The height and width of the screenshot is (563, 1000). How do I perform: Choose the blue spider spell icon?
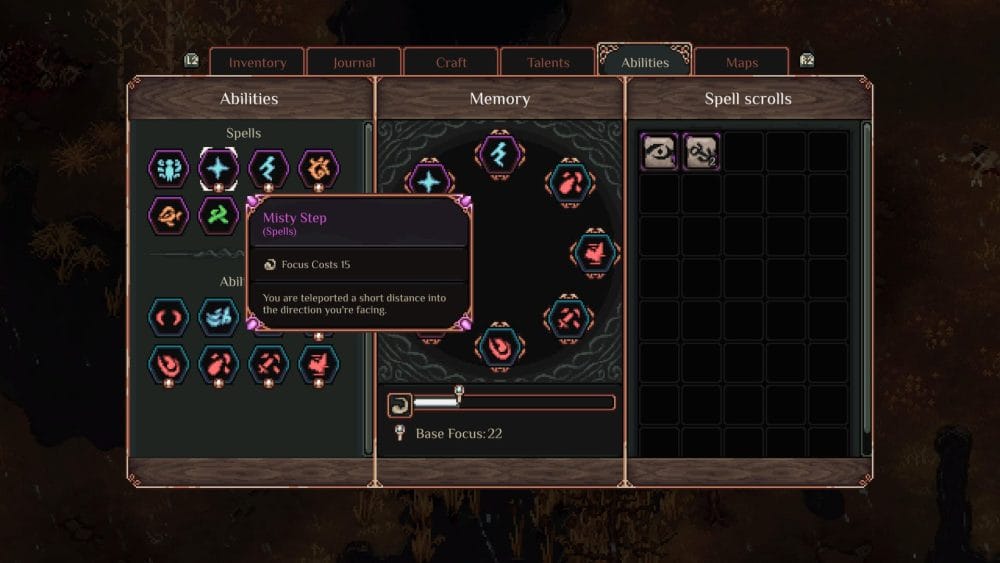click(x=168, y=168)
